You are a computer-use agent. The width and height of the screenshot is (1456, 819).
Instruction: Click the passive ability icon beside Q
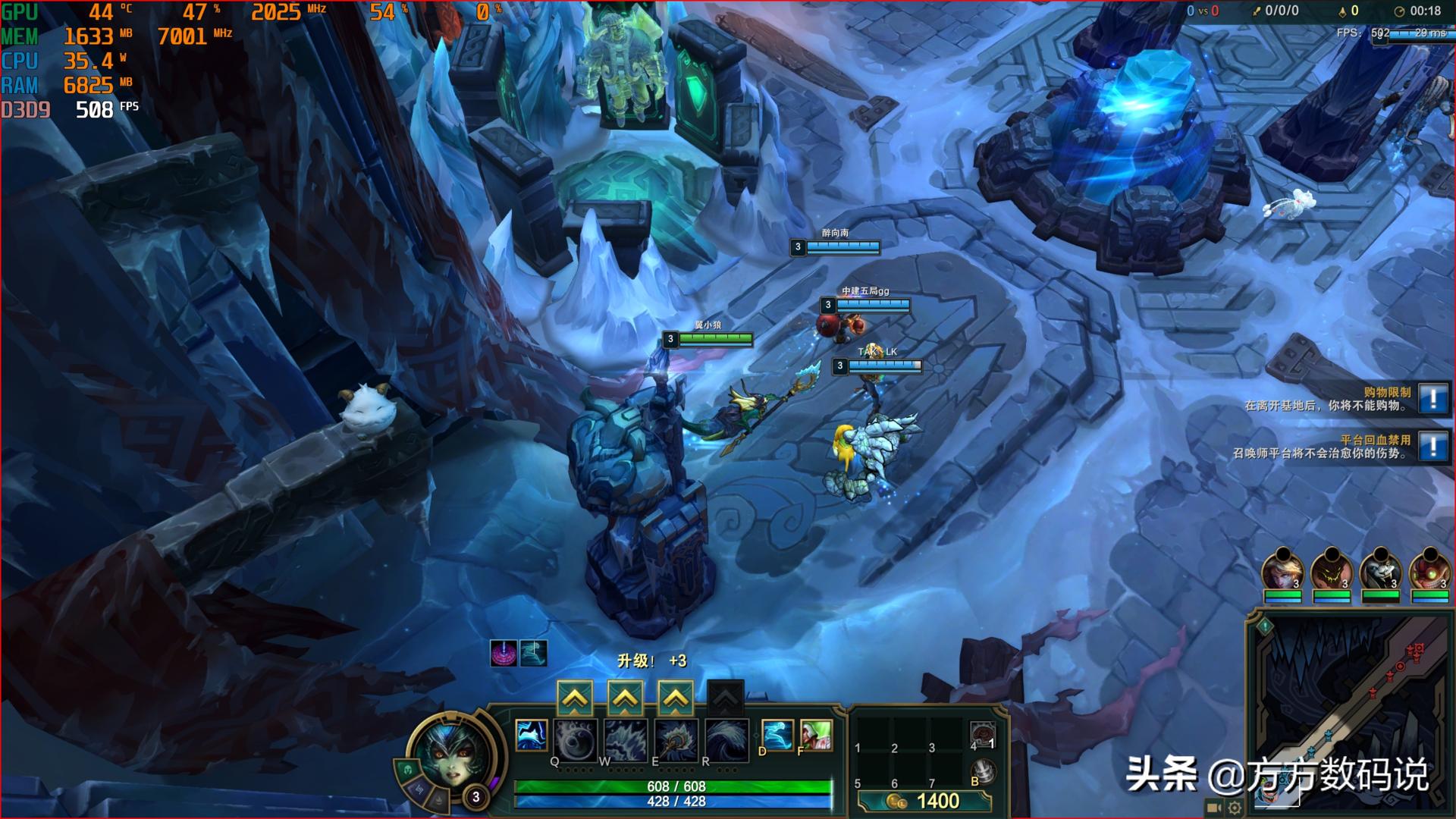point(531,735)
